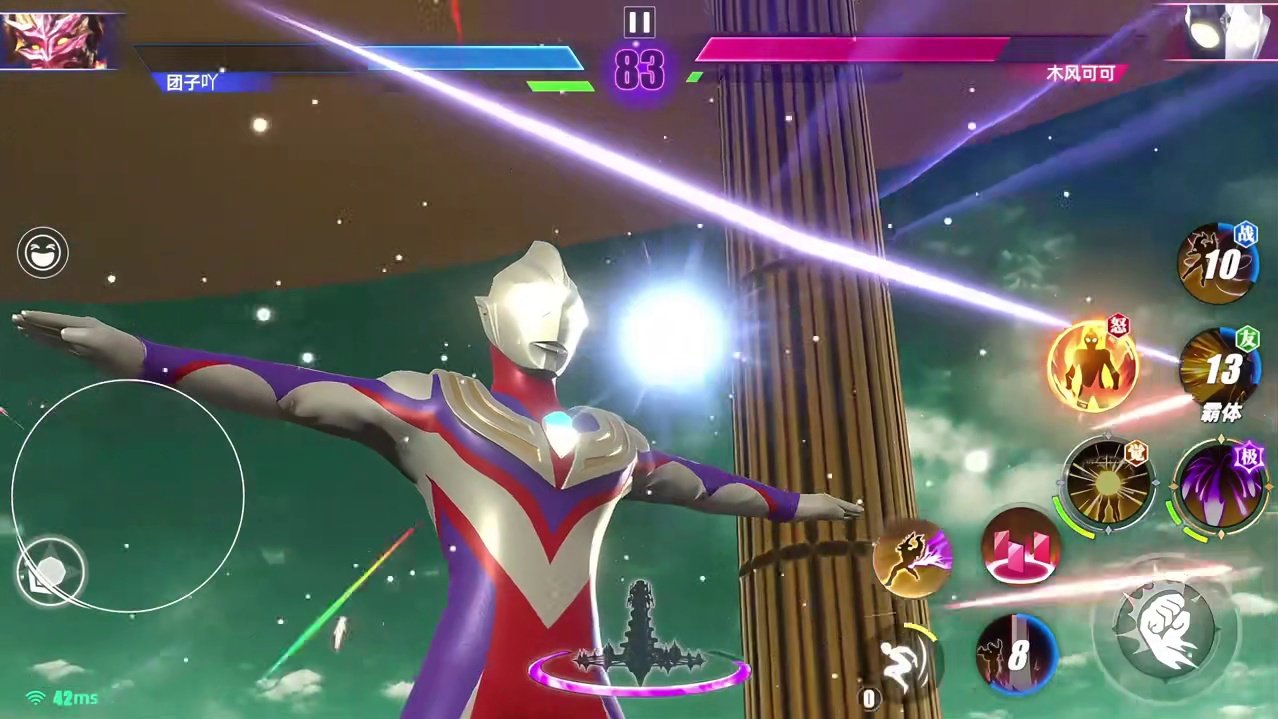Tap the running figure dash button
Image resolution: width=1278 pixels, height=719 pixels.
[x=903, y=661]
